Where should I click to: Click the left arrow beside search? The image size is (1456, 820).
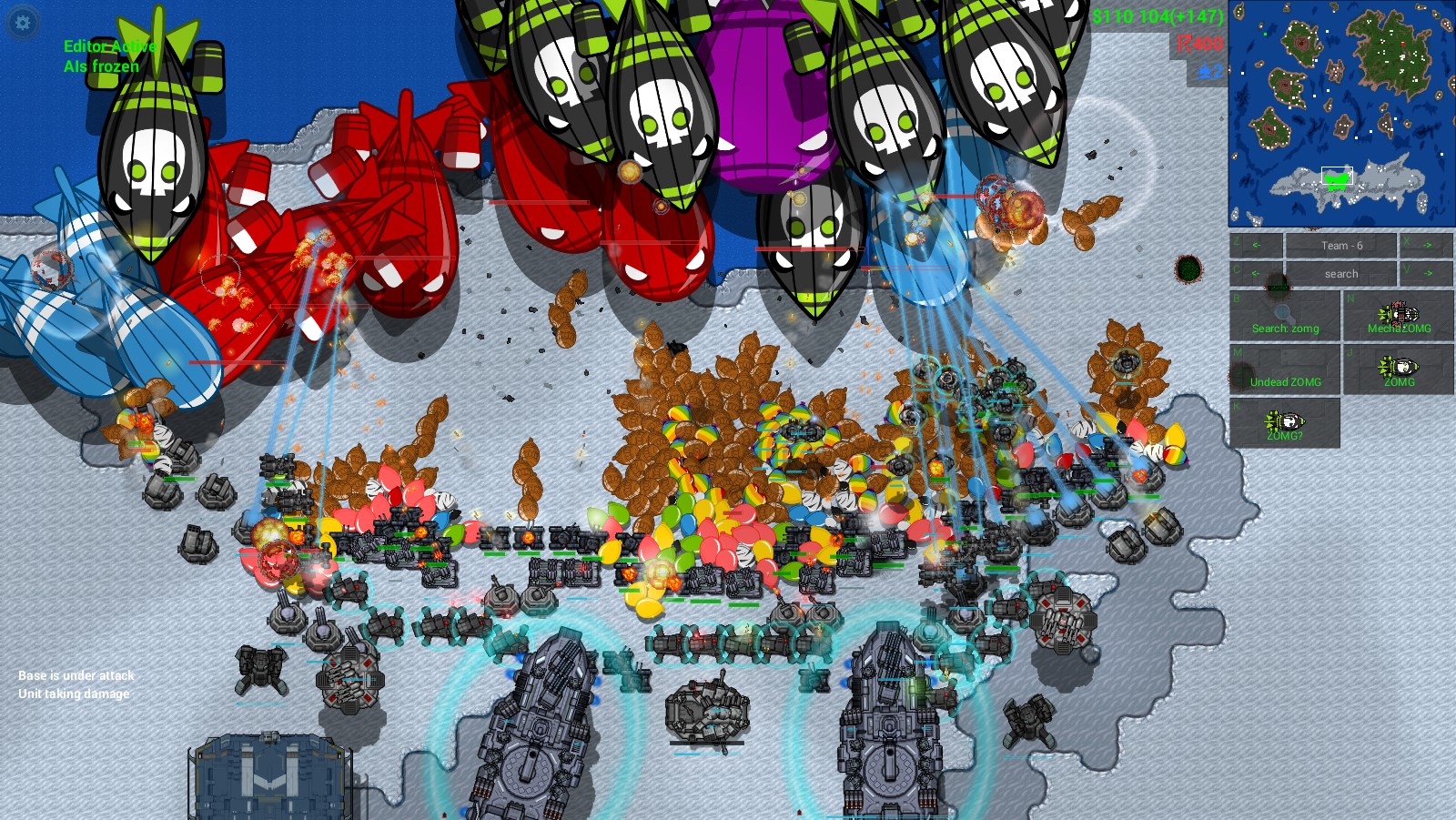(1256, 273)
